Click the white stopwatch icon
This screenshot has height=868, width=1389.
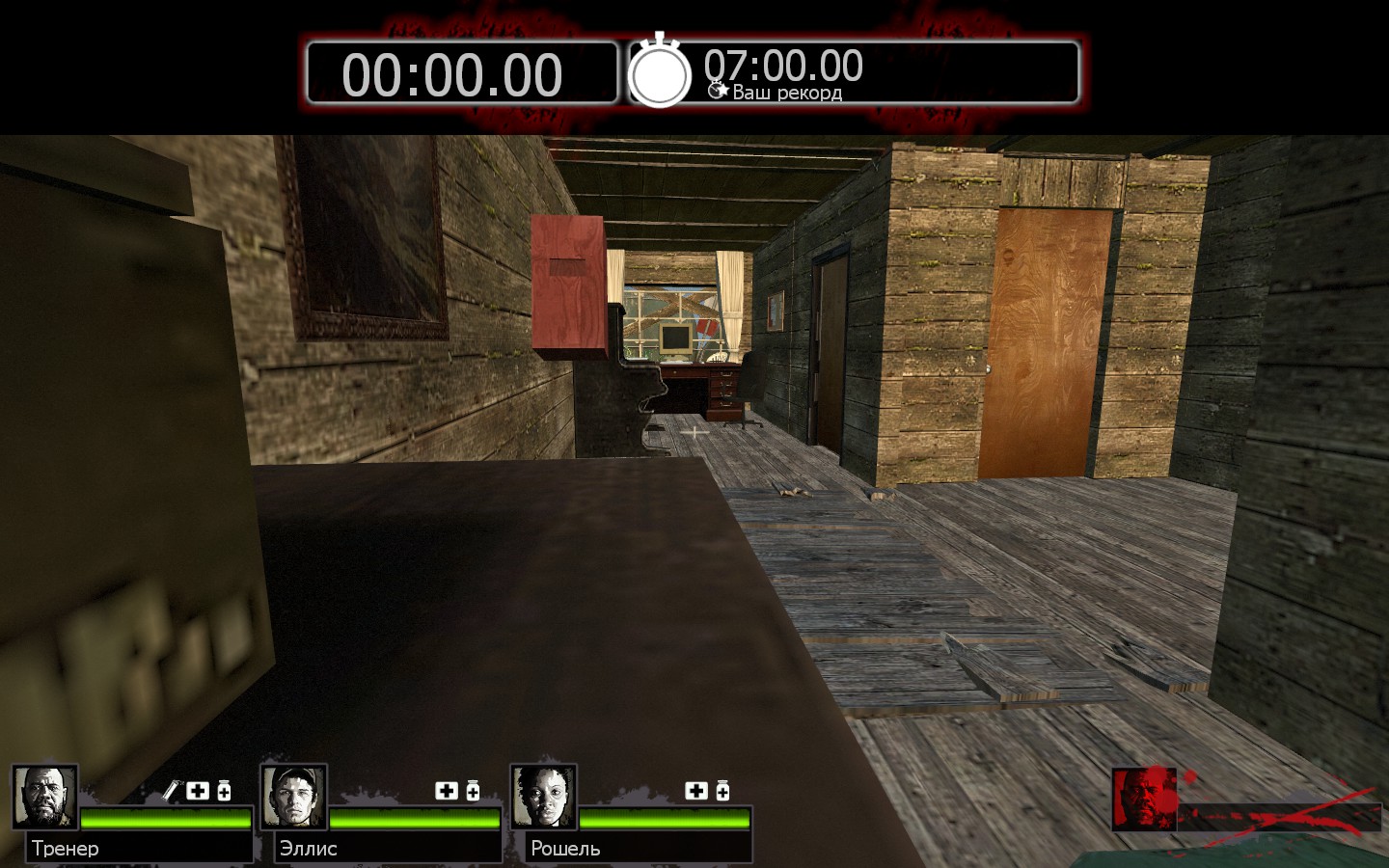click(x=660, y=72)
